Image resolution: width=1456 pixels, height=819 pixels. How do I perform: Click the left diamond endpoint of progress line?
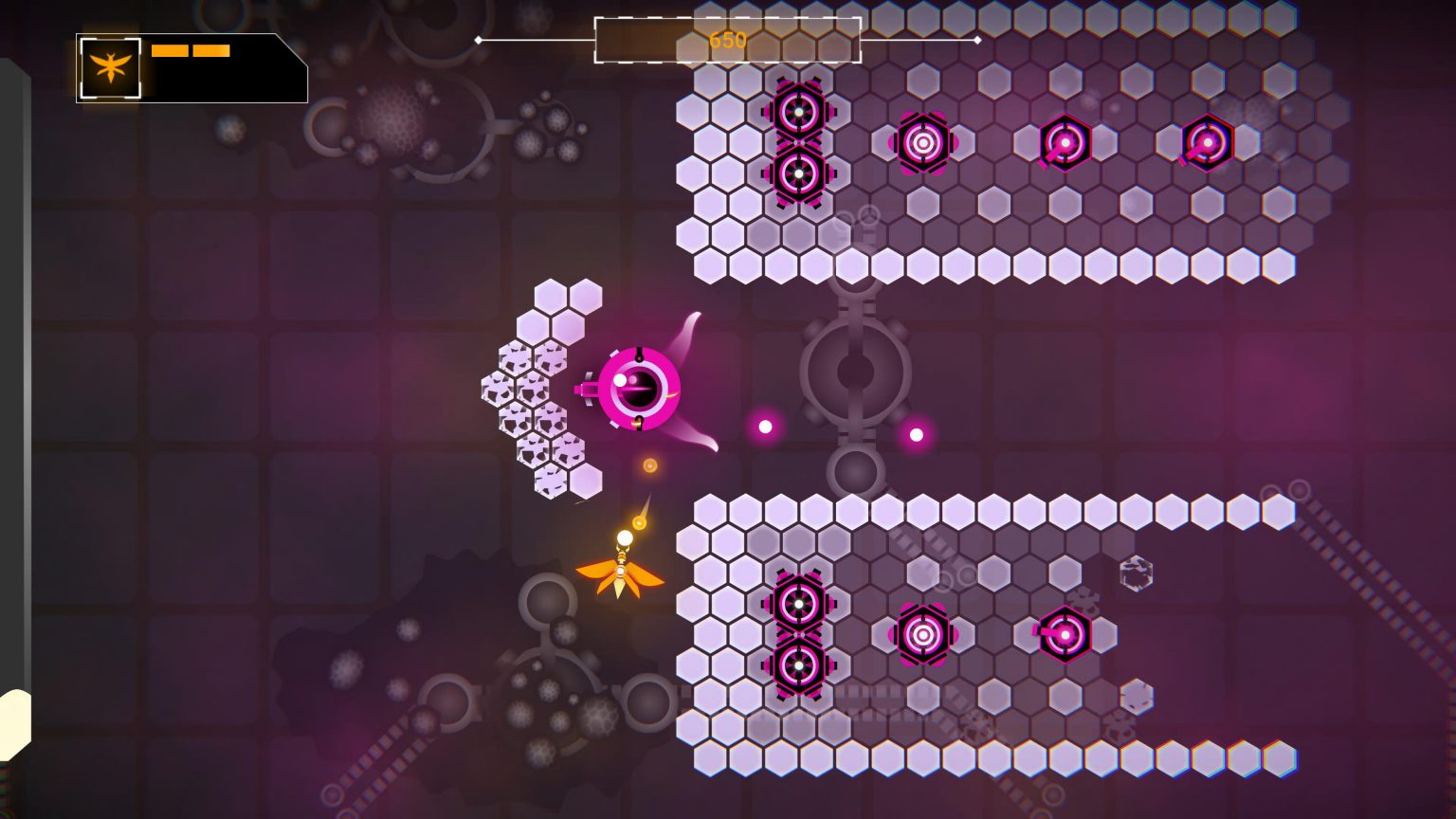coord(481,41)
